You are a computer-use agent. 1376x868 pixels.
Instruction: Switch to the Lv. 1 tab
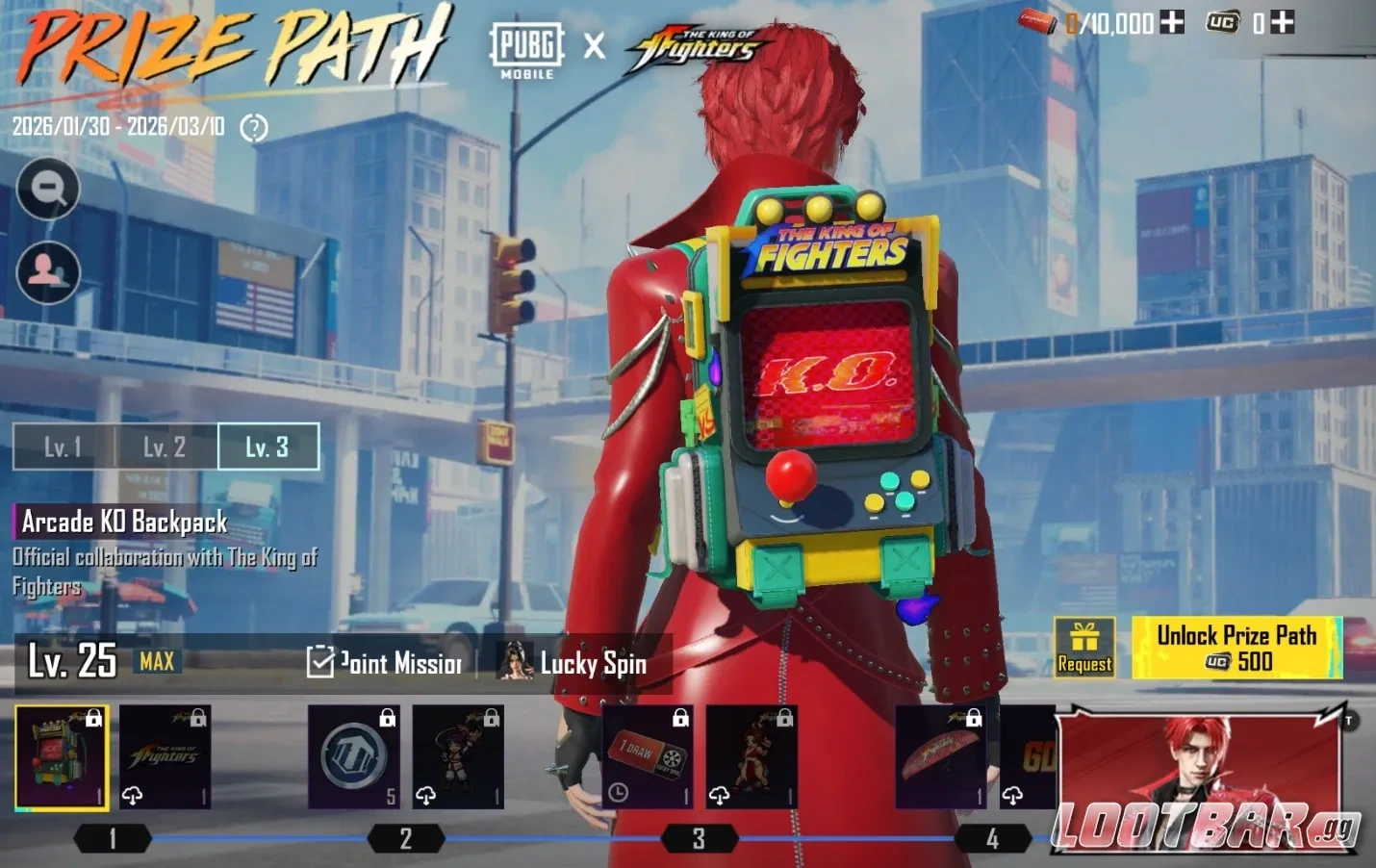[x=61, y=446]
